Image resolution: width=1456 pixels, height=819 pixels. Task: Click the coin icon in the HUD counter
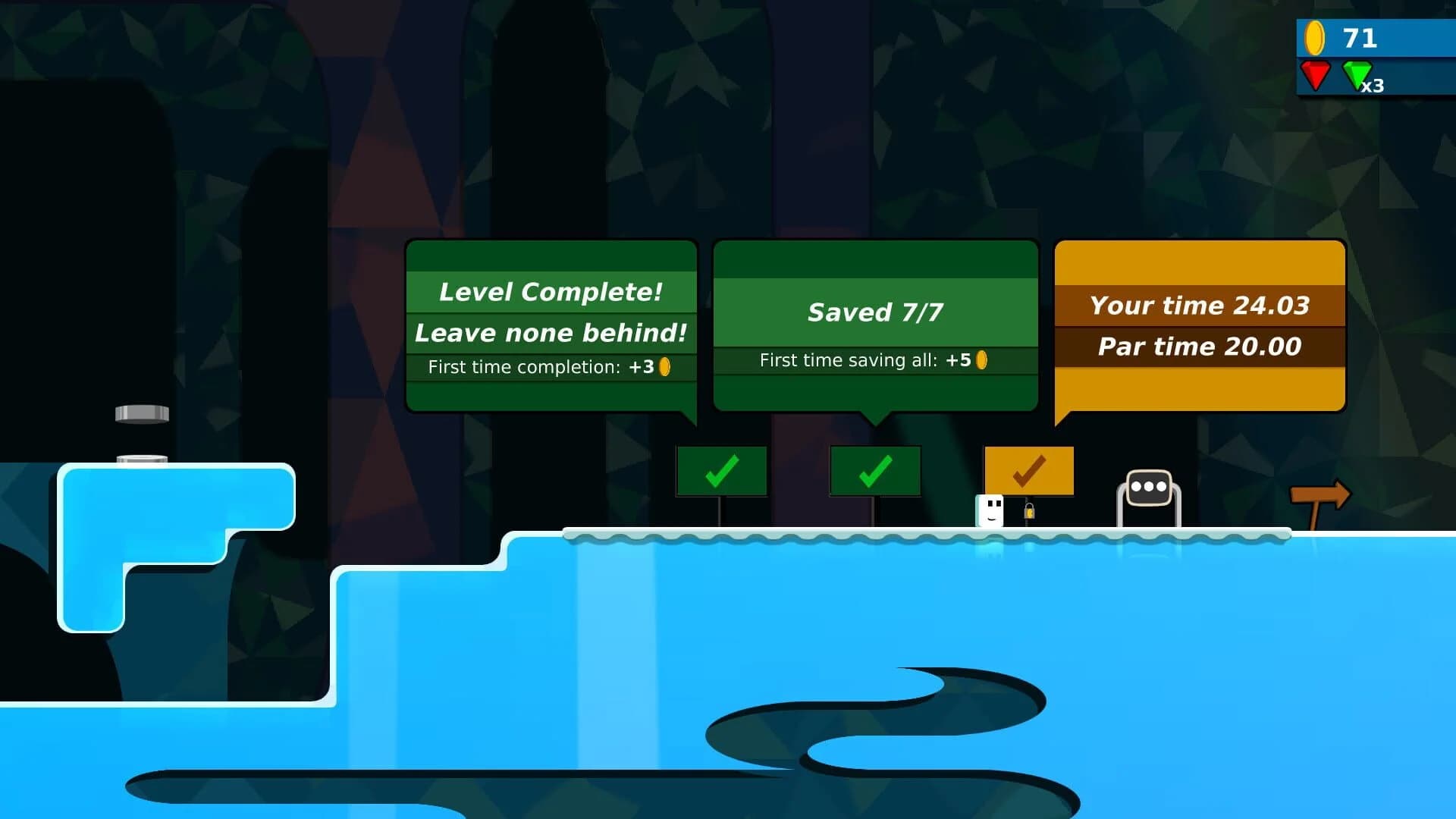(x=1316, y=36)
